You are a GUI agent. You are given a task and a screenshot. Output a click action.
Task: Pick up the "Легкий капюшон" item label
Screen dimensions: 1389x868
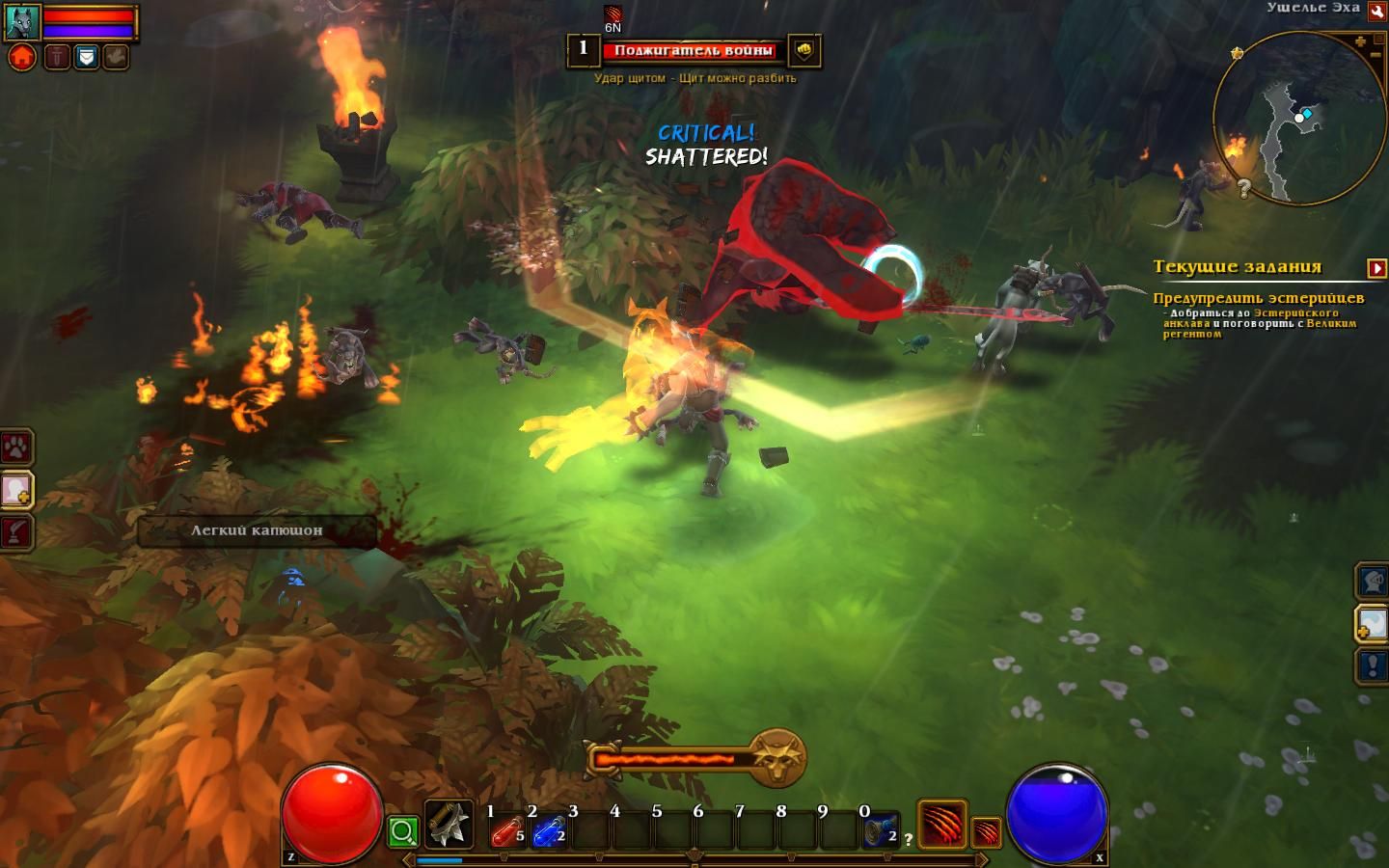(257, 530)
